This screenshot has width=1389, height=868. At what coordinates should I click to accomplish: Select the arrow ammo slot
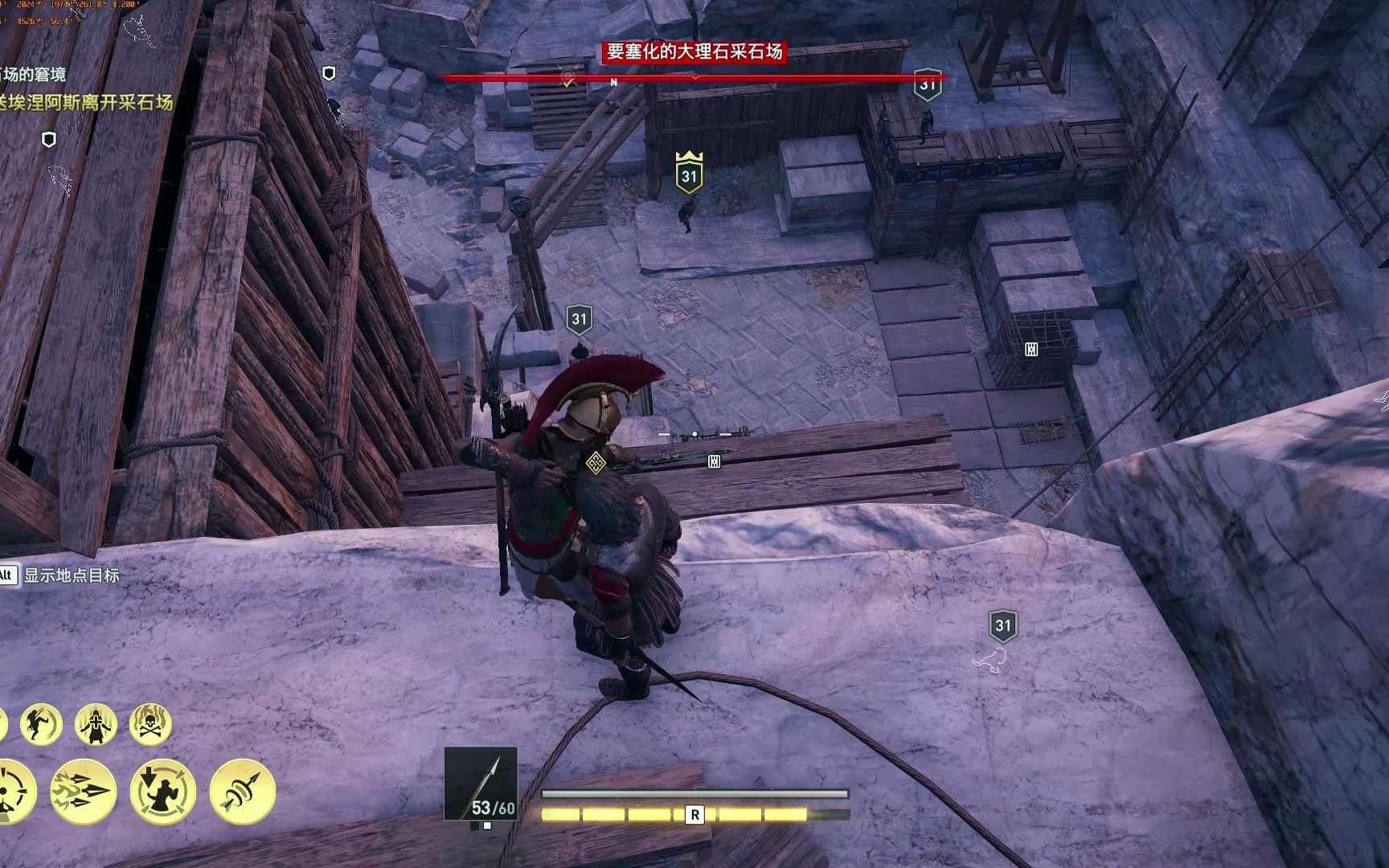point(481,784)
